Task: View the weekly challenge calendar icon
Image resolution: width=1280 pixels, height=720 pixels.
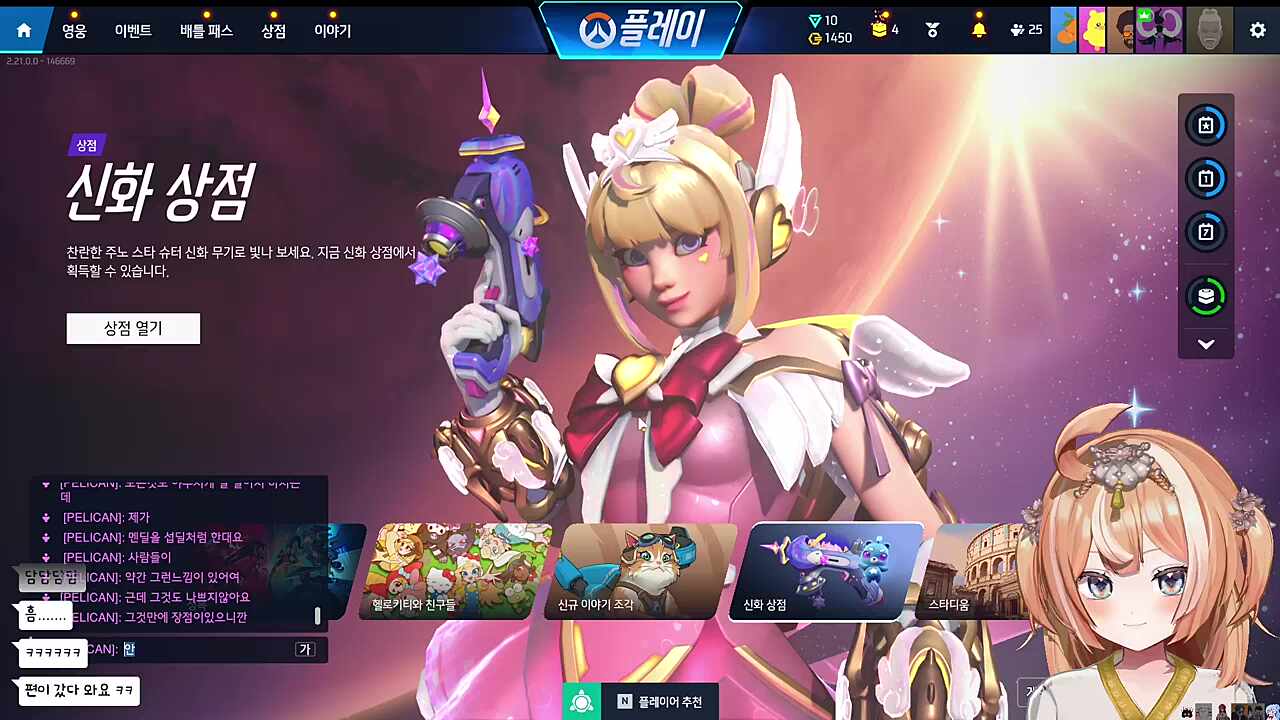Action: [1206, 232]
